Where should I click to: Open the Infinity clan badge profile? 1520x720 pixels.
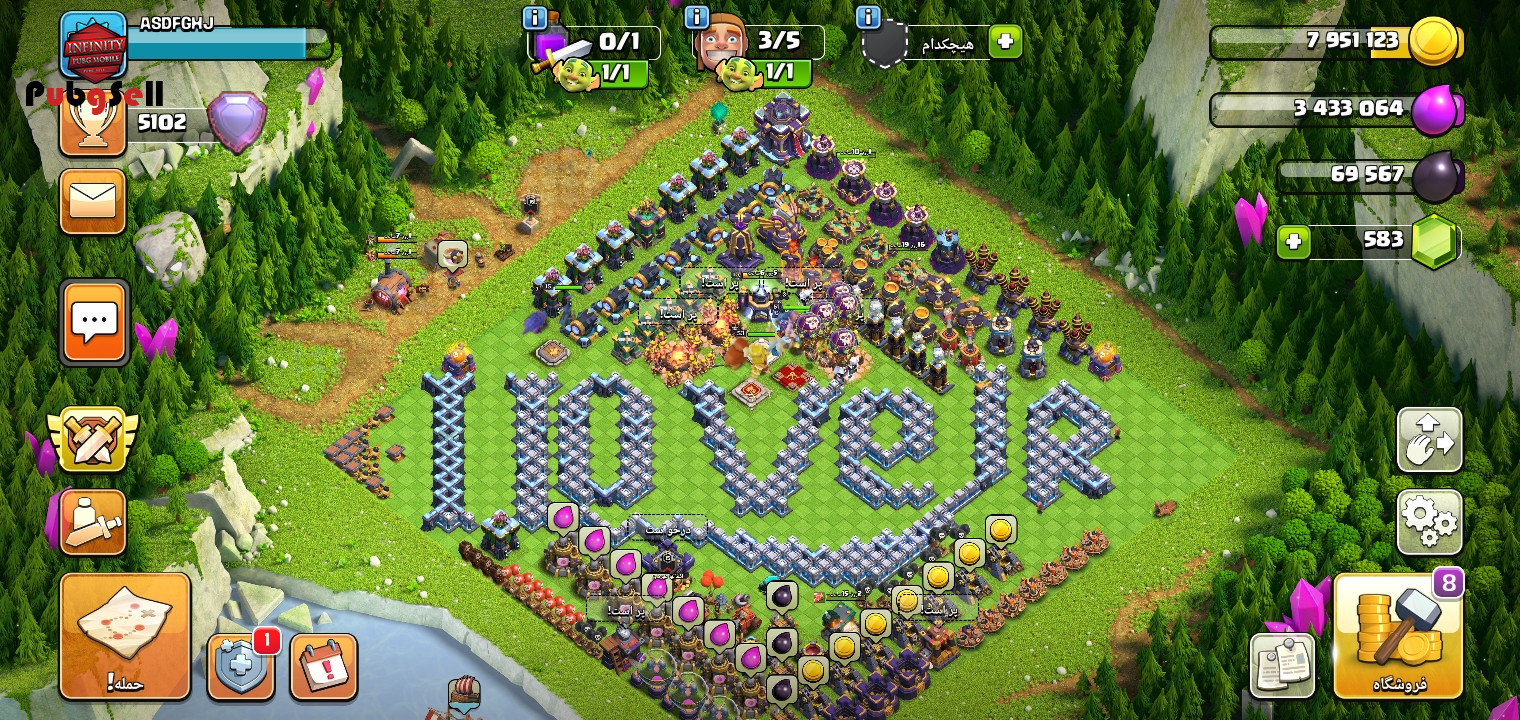(x=94, y=45)
